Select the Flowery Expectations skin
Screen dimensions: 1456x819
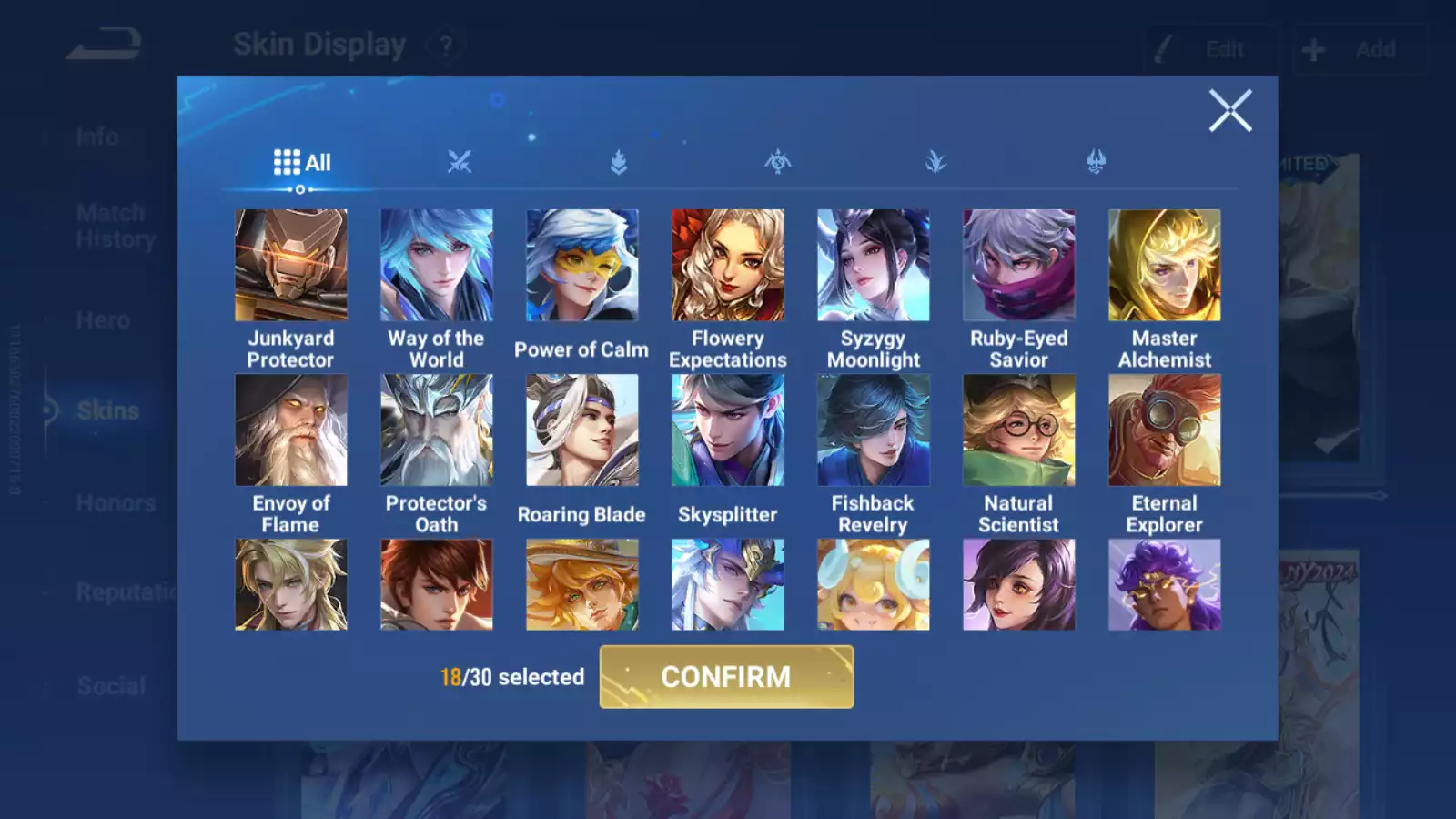pos(728,266)
